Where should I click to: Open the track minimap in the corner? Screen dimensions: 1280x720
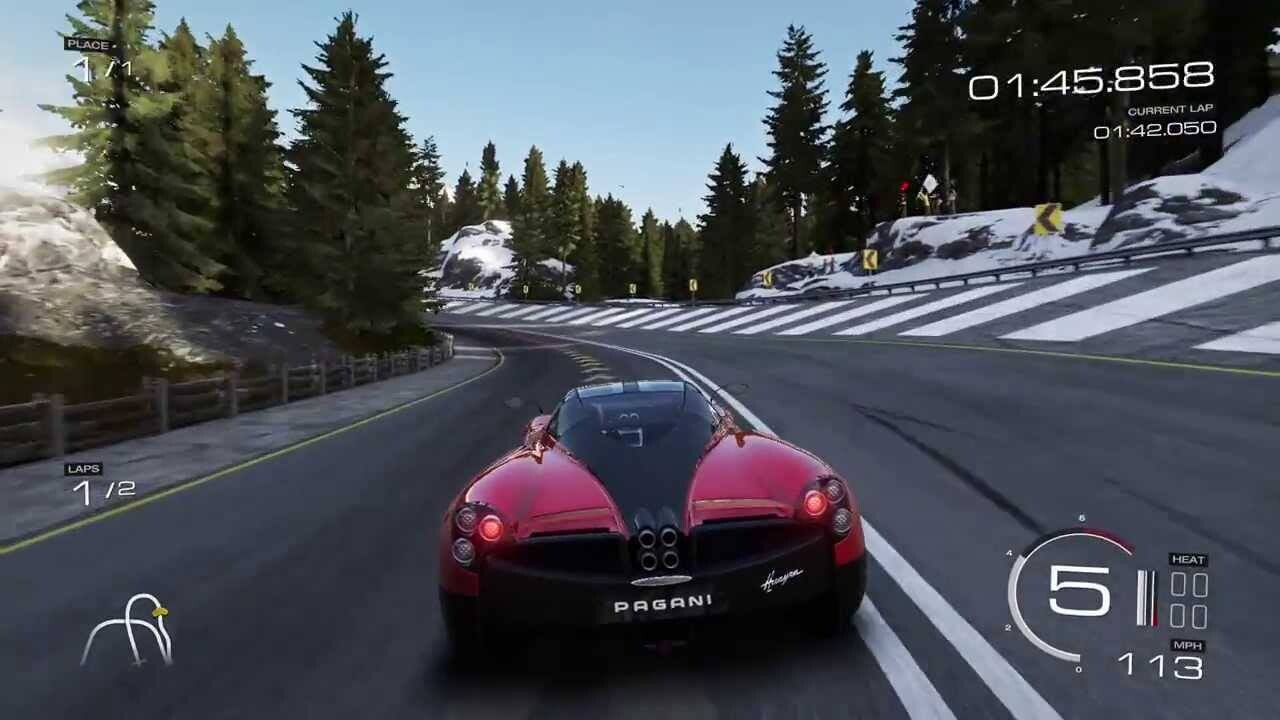click(130, 630)
